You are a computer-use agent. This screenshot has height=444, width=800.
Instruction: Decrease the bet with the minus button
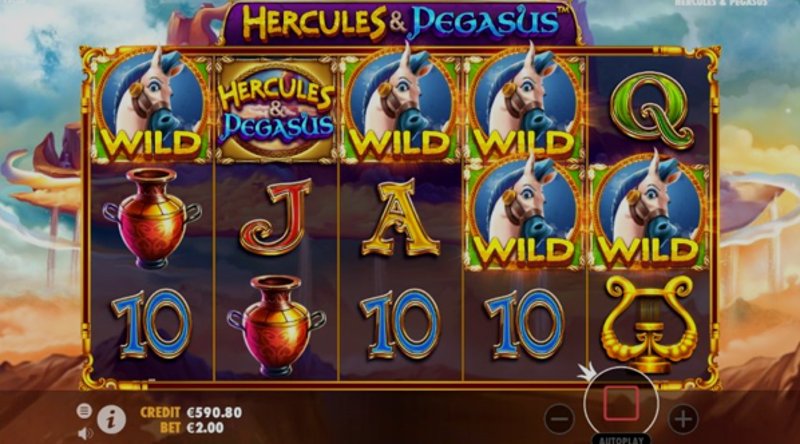pos(562,418)
